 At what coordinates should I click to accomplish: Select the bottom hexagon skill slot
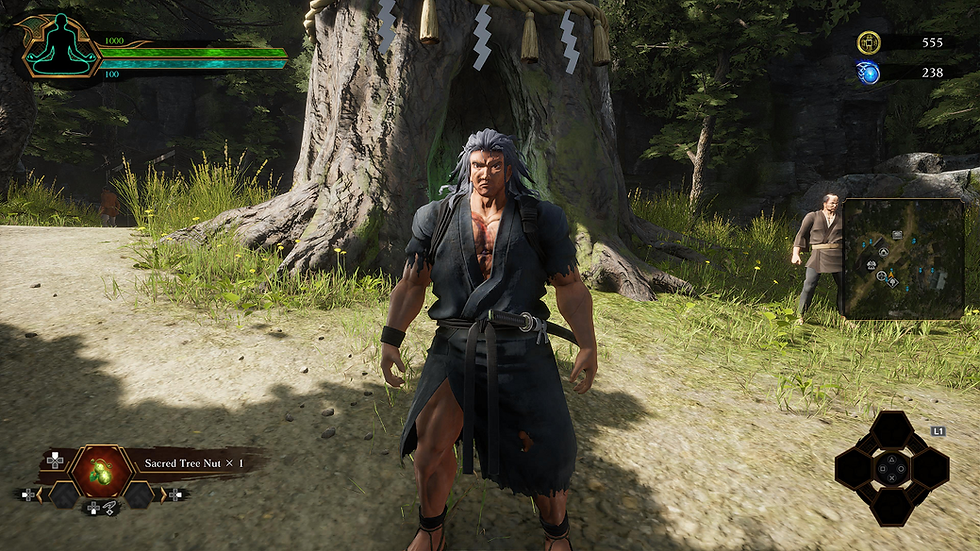891,506
